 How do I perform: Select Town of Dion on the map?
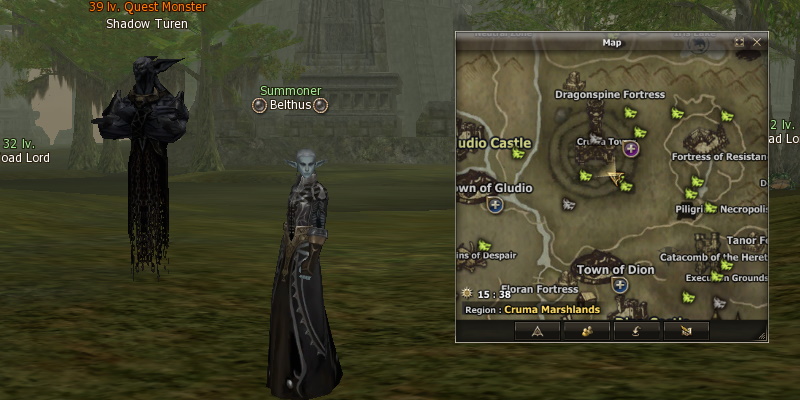615,270
